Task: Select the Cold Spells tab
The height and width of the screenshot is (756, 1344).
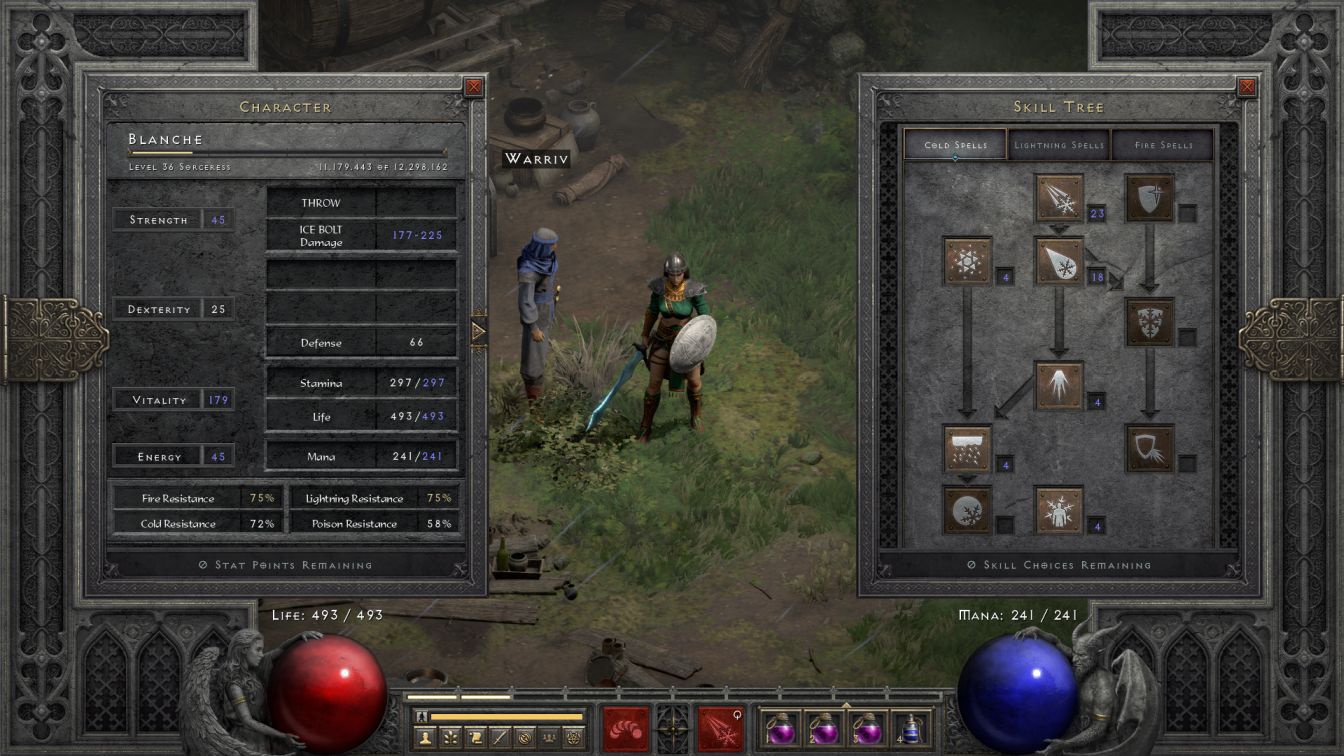Action: pos(955,145)
